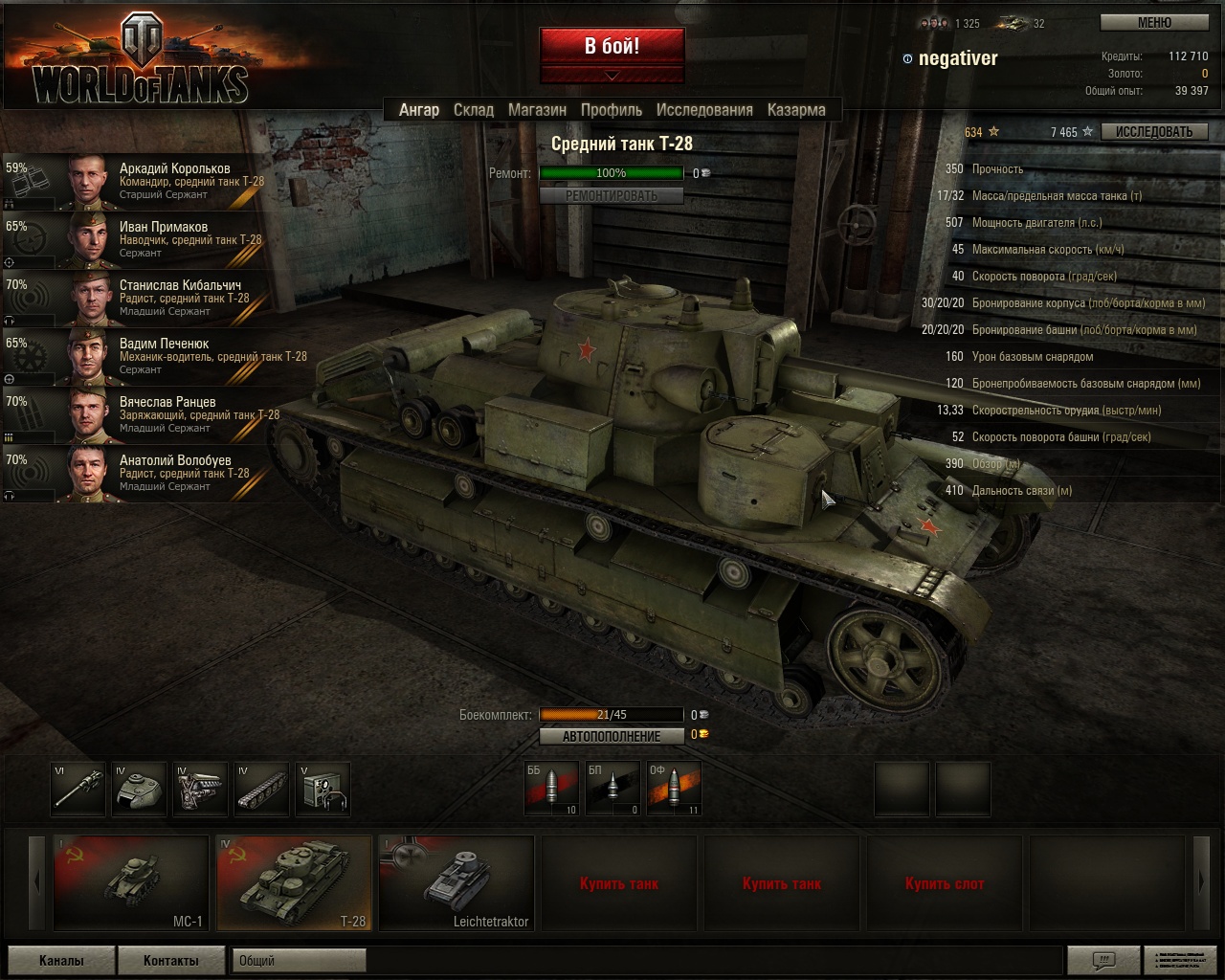Click the «Исследовать» research button

(x=1153, y=132)
